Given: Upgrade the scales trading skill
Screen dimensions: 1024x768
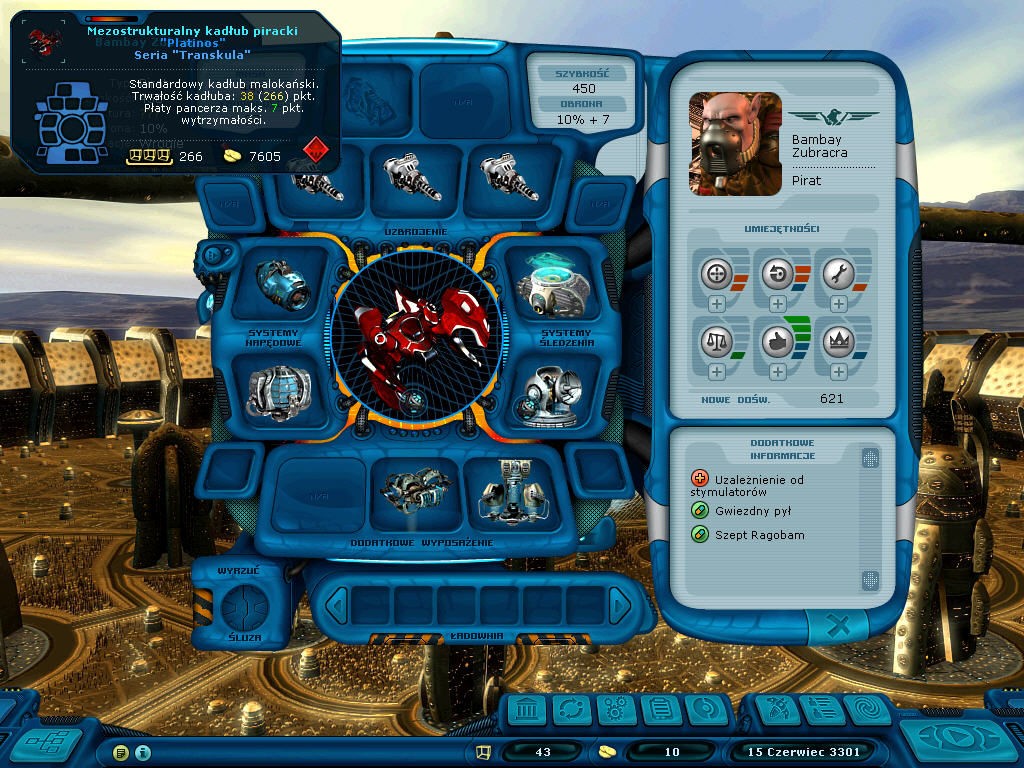Looking at the screenshot, I should coord(717,371).
